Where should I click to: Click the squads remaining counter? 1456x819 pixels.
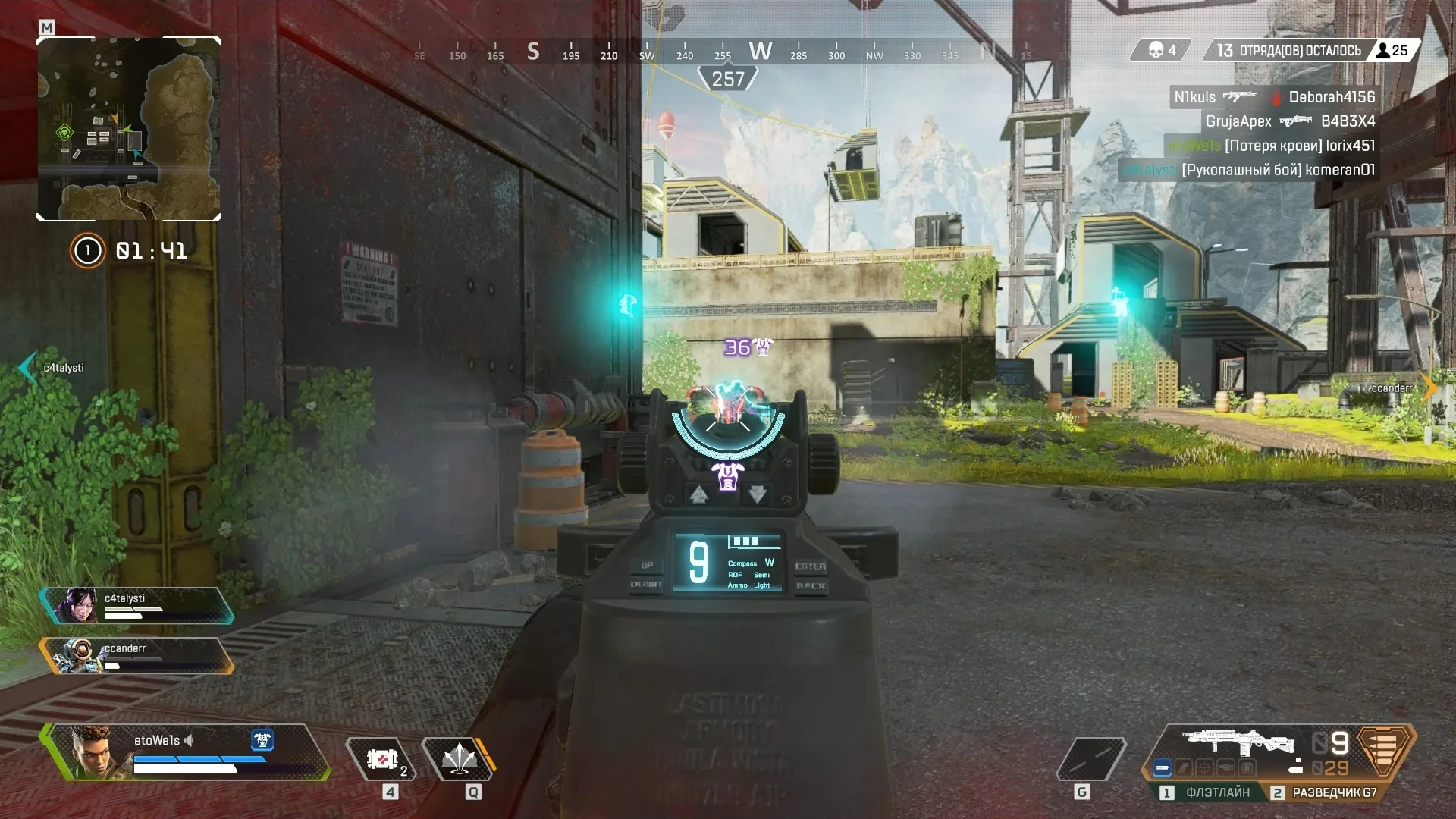(x=1289, y=51)
